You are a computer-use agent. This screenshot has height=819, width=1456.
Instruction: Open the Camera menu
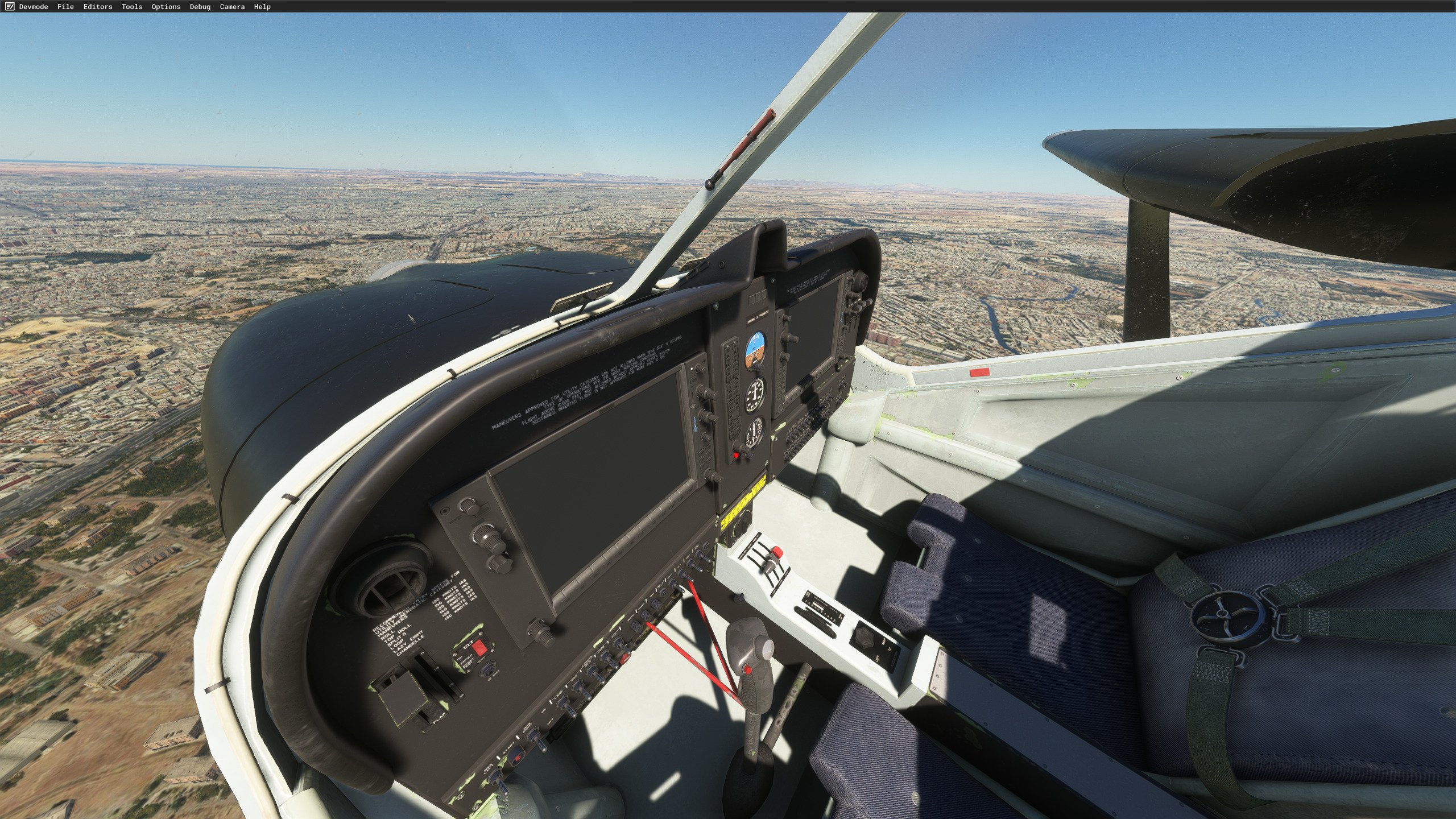pyautogui.click(x=232, y=7)
